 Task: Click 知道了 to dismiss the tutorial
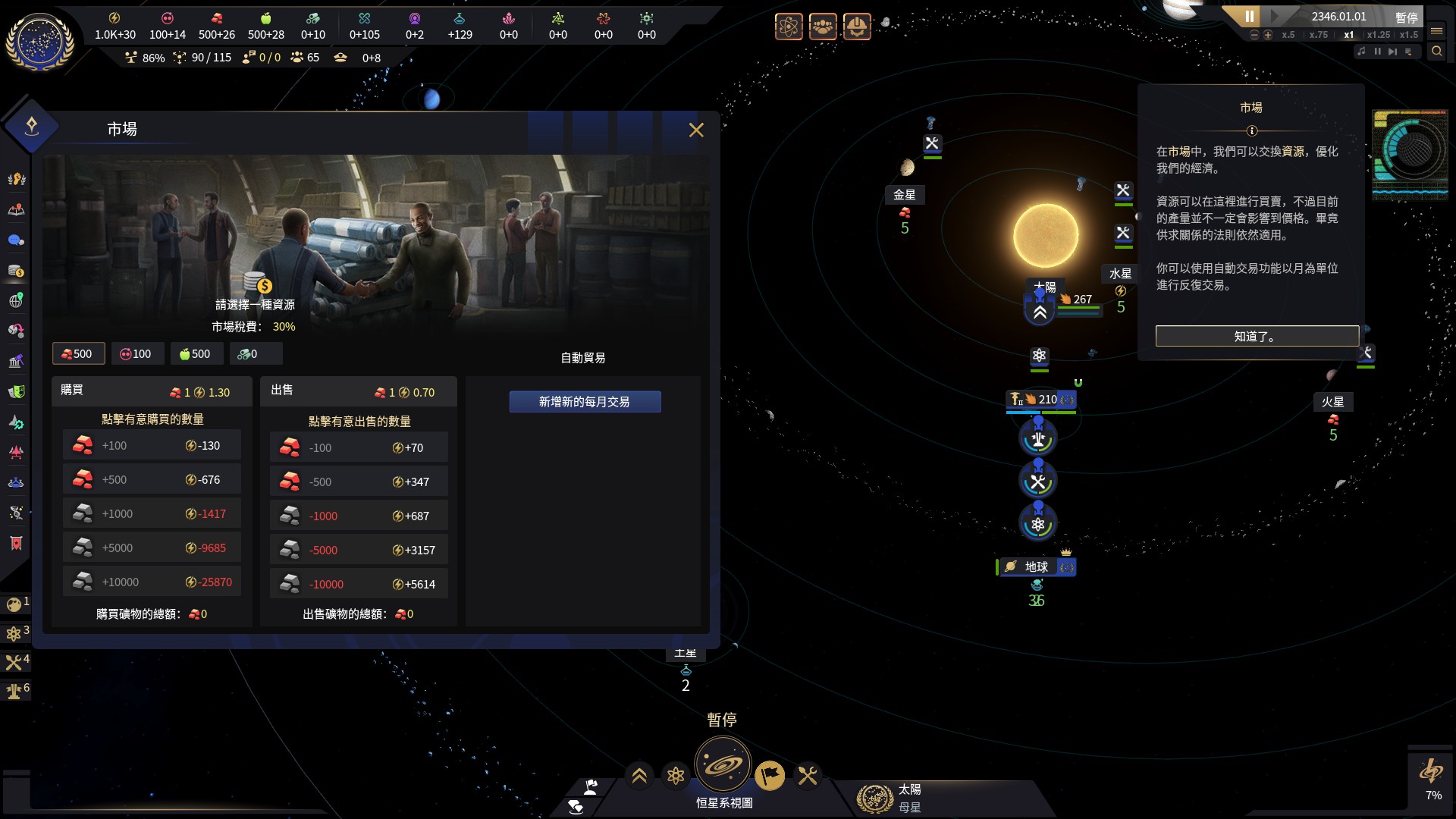1257,336
